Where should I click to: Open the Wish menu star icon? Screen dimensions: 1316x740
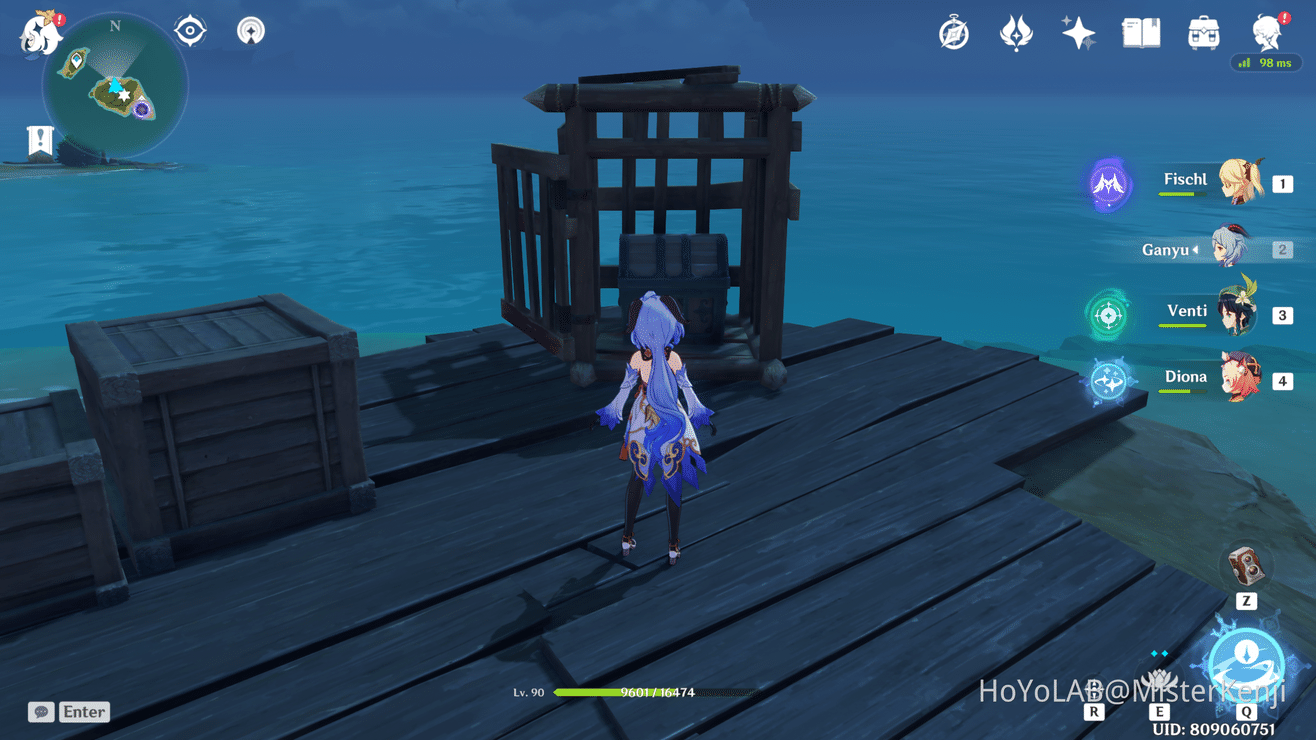(x=1079, y=31)
